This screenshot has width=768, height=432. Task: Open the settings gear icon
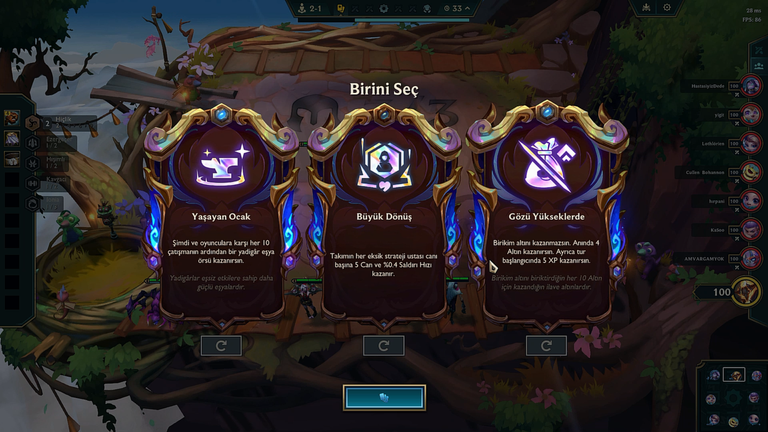(x=668, y=8)
